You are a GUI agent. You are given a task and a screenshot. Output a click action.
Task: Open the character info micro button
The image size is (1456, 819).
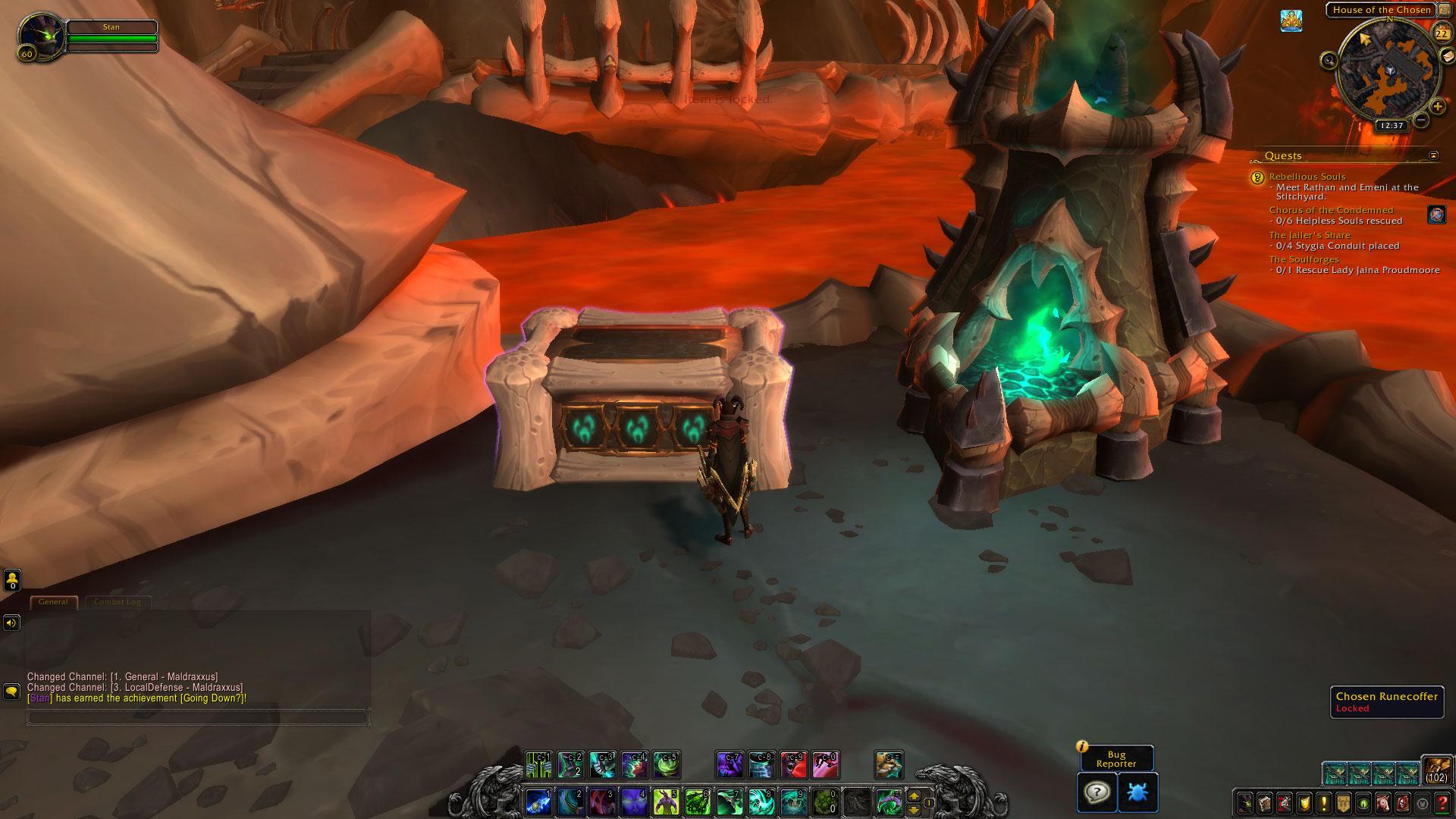click(1245, 803)
